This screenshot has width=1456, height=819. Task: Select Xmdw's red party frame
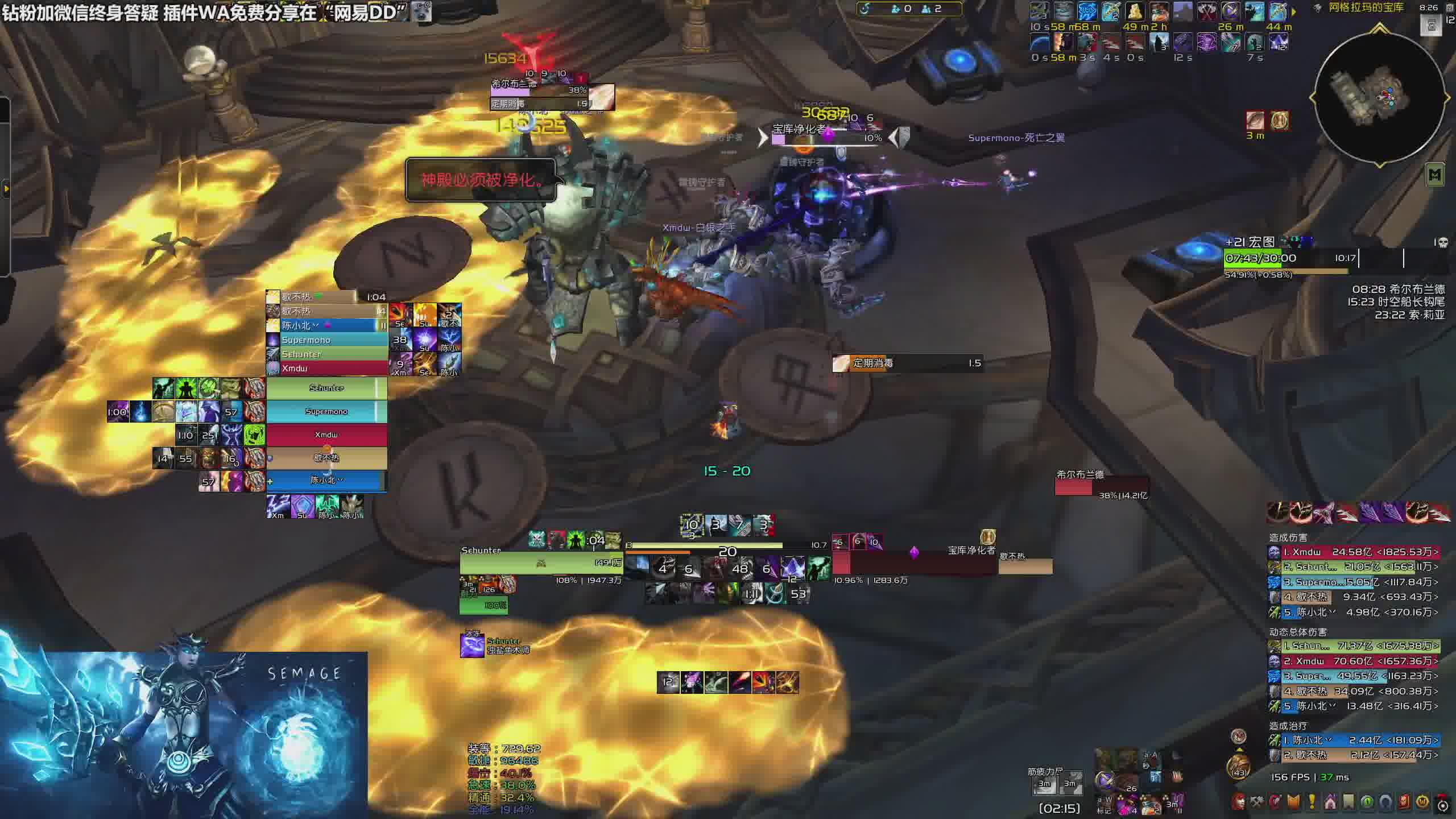(x=326, y=435)
